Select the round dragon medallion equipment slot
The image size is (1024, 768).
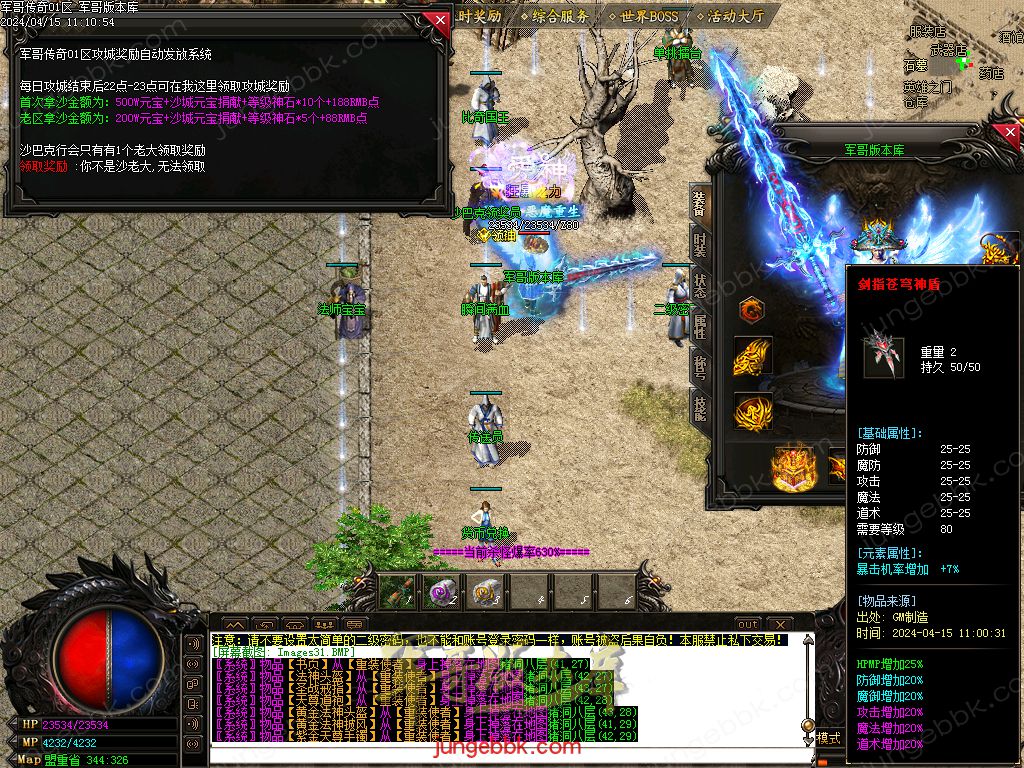coord(752,311)
